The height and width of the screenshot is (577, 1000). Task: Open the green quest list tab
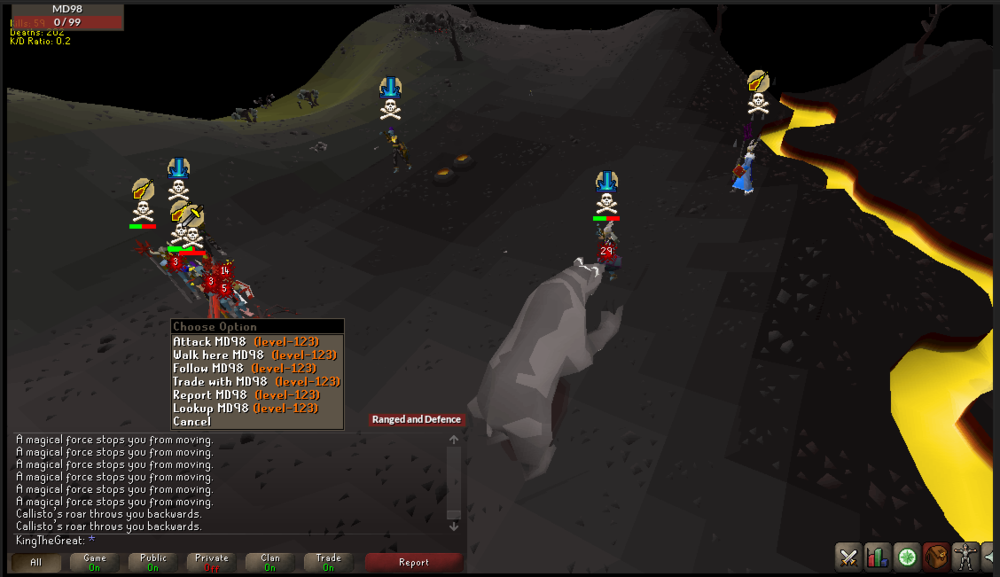[907, 556]
